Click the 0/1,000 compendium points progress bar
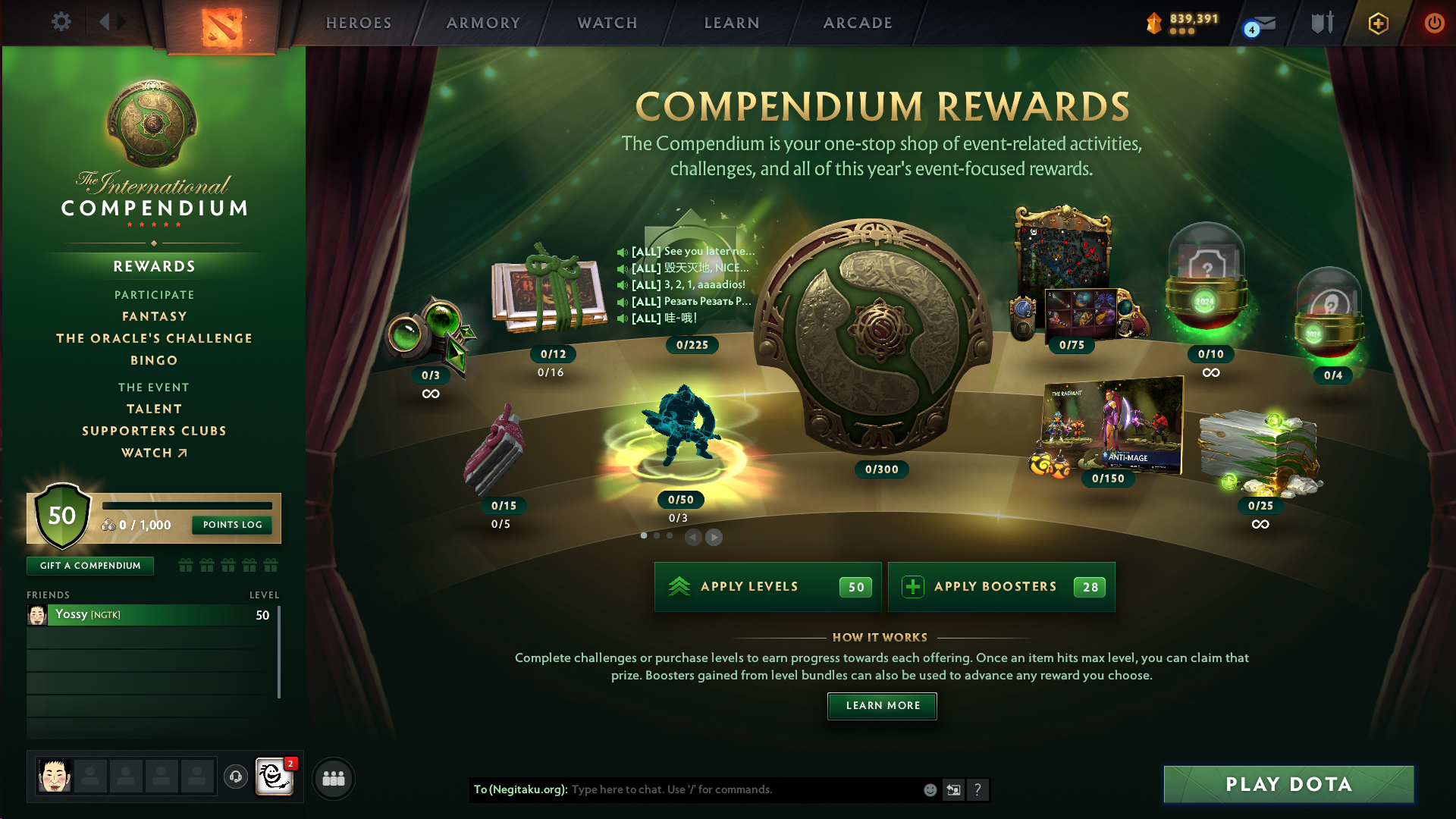The height and width of the screenshot is (819, 1456). tap(188, 506)
